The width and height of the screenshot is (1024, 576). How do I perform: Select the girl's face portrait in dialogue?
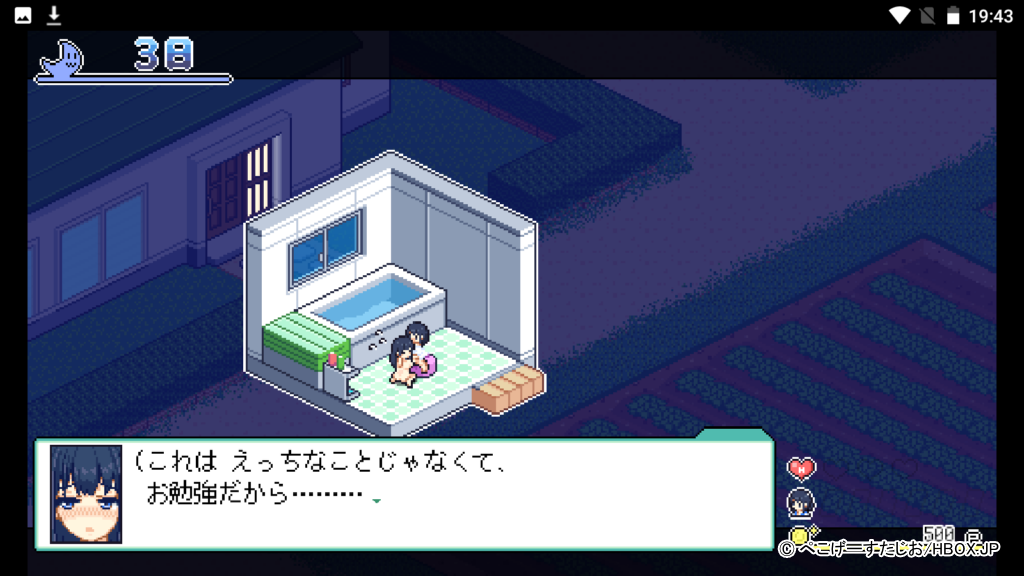(x=86, y=494)
